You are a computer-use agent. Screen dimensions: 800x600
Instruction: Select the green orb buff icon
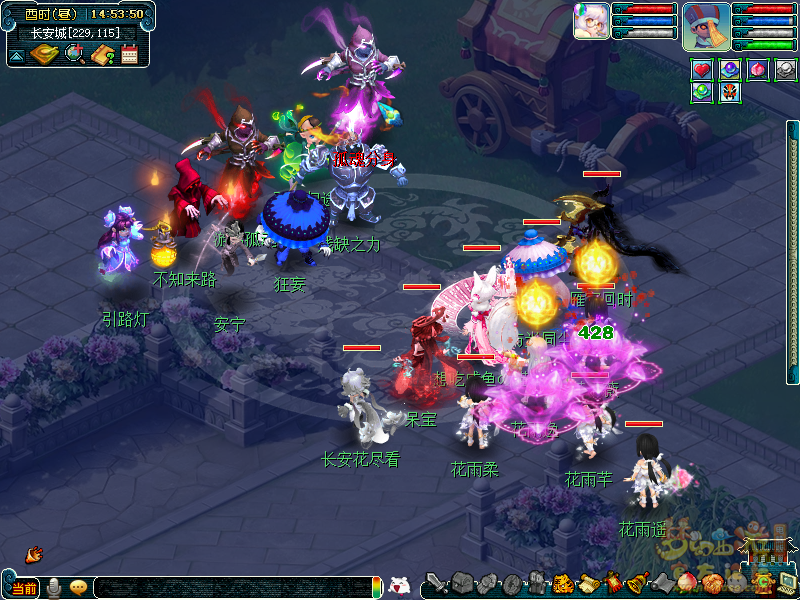click(x=702, y=92)
